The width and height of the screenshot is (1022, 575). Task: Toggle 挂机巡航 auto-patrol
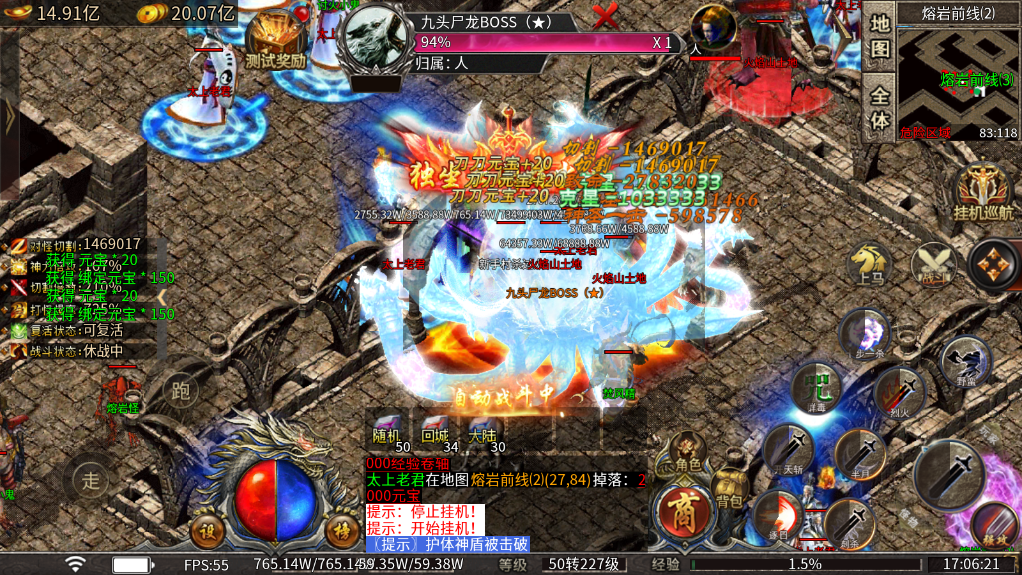[984, 194]
